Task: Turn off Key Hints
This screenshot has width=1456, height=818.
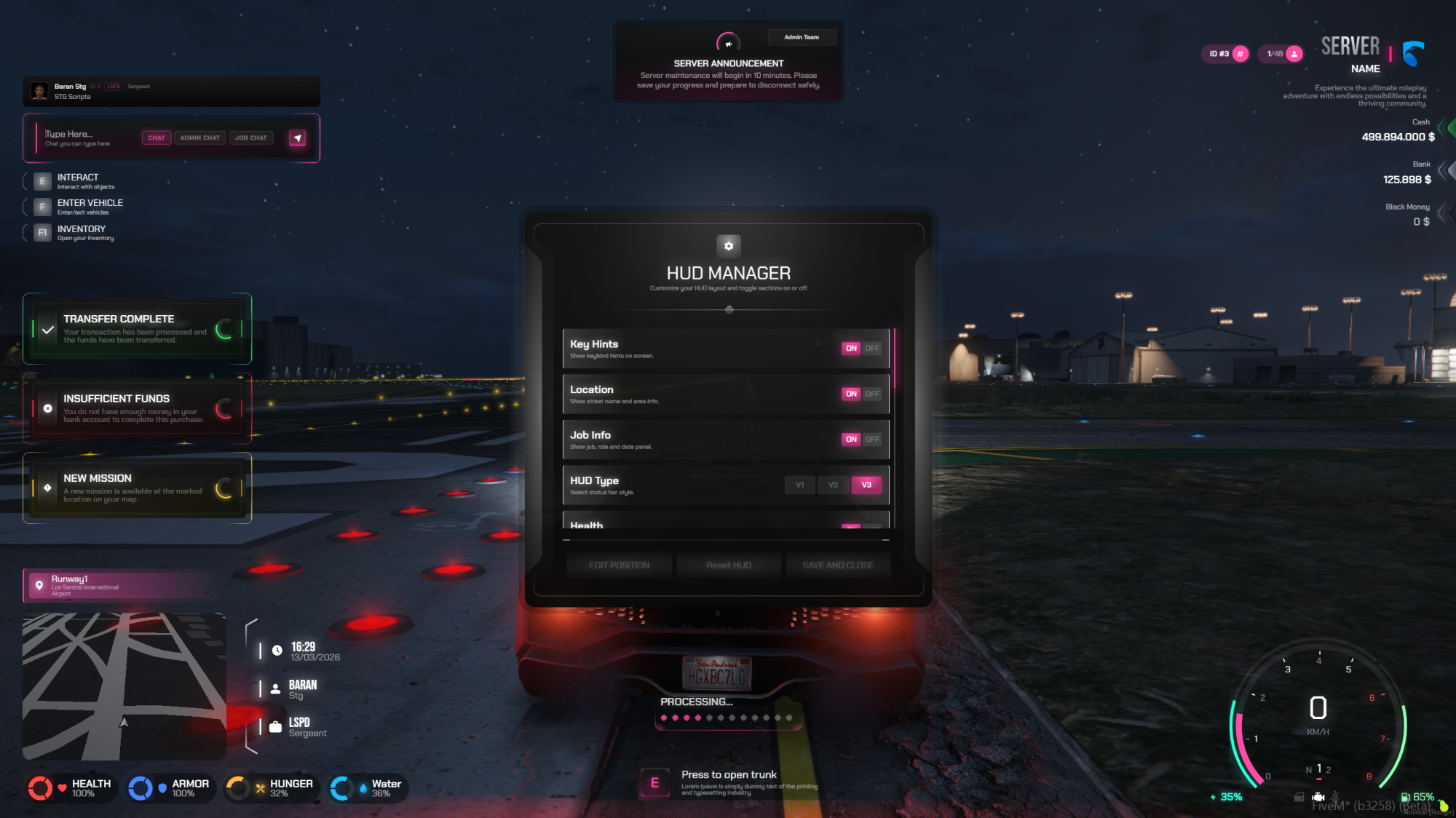Action: point(871,348)
